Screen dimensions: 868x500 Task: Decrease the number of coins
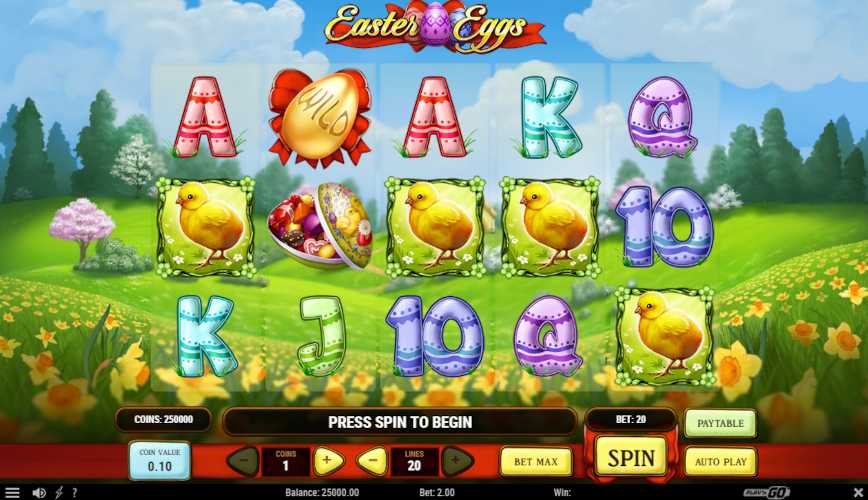243,461
